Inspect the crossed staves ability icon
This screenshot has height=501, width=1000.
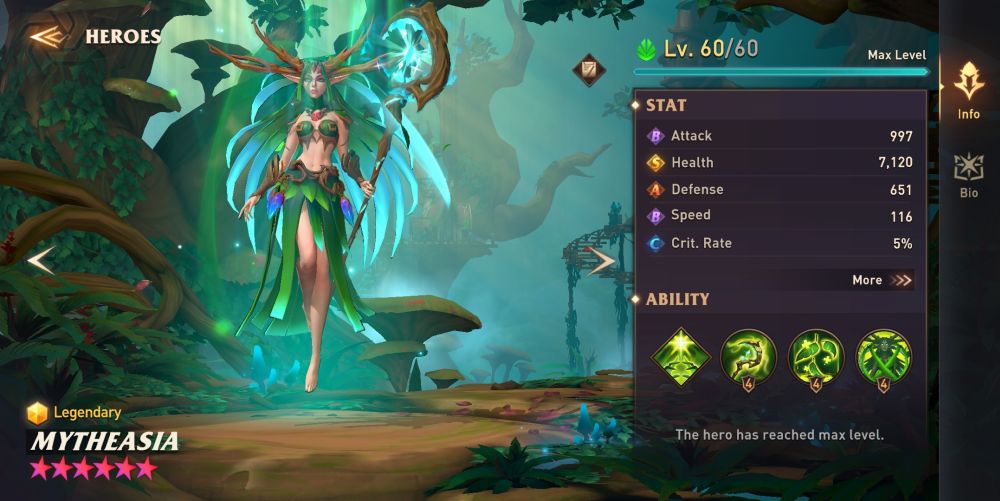pyautogui.click(x=883, y=357)
